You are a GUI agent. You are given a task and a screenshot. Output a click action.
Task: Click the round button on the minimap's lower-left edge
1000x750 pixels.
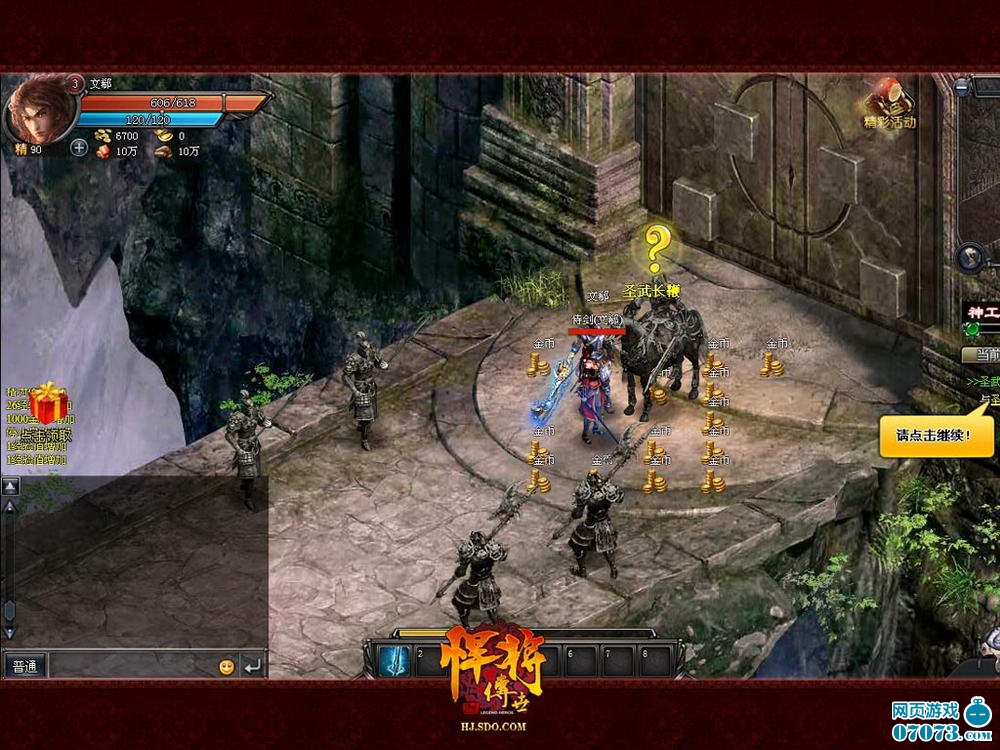(967, 257)
